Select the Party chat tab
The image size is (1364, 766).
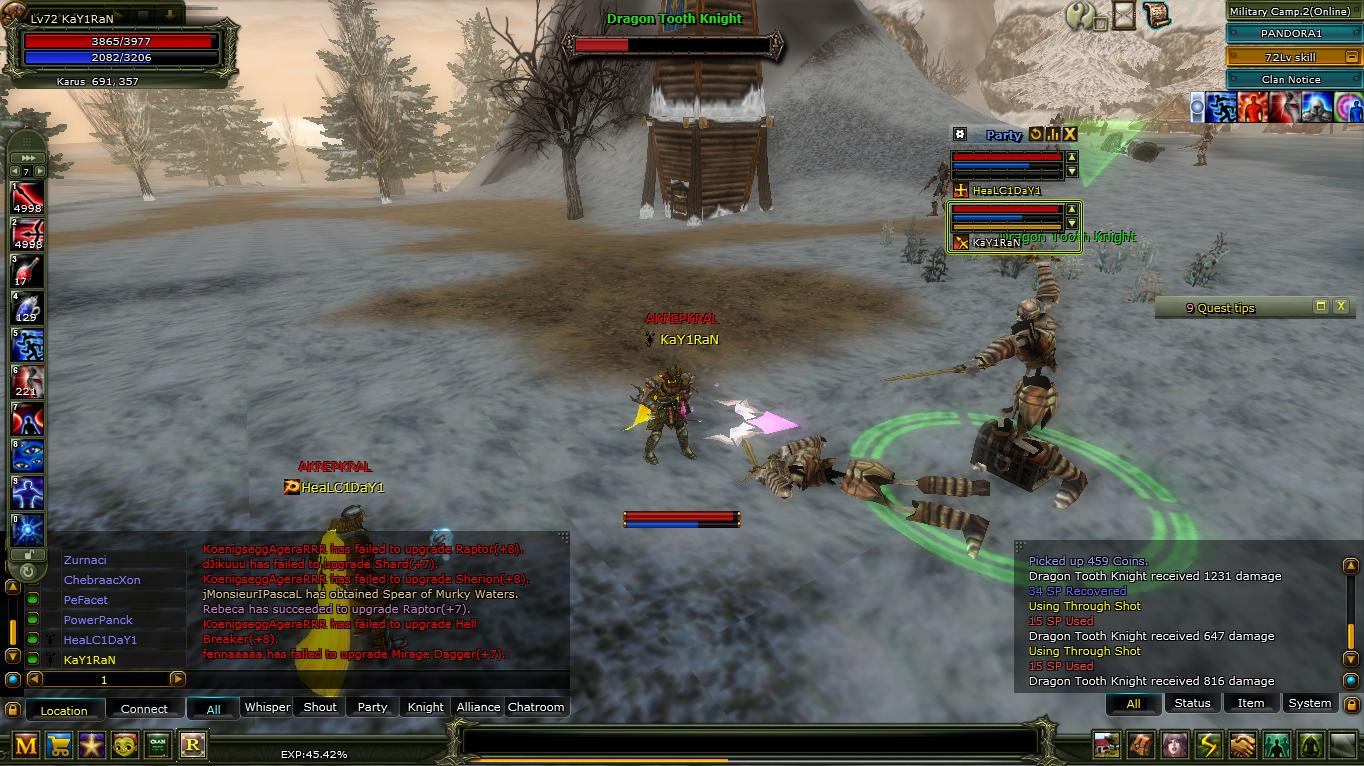(x=372, y=707)
